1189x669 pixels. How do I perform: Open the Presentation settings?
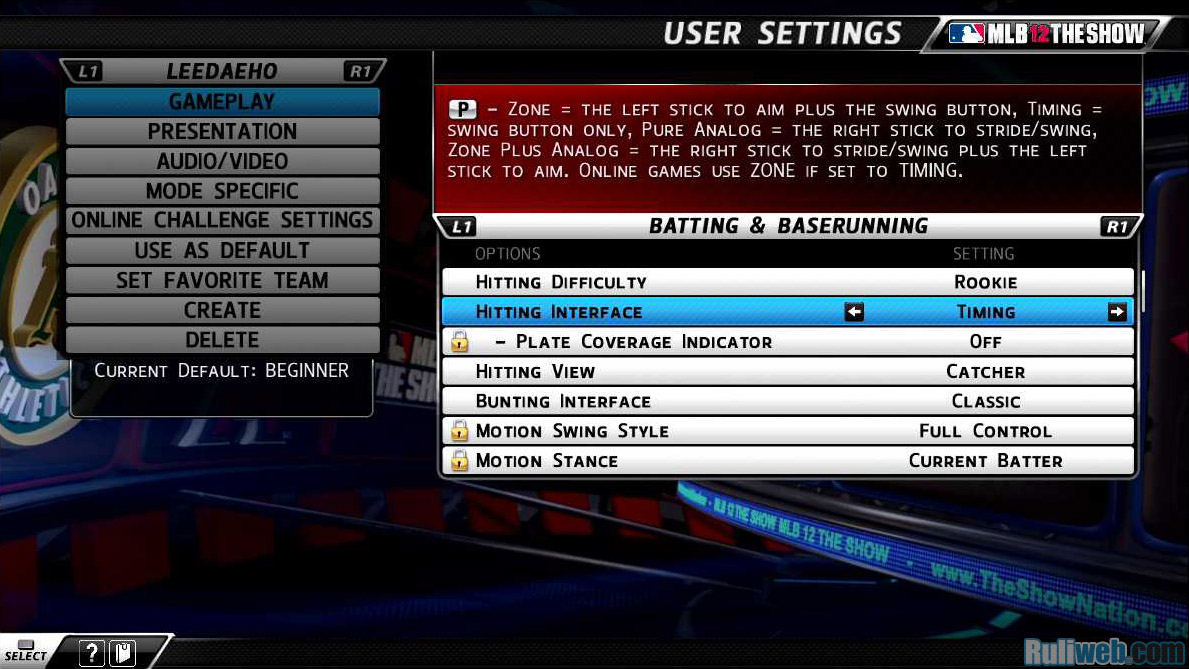[x=222, y=131]
